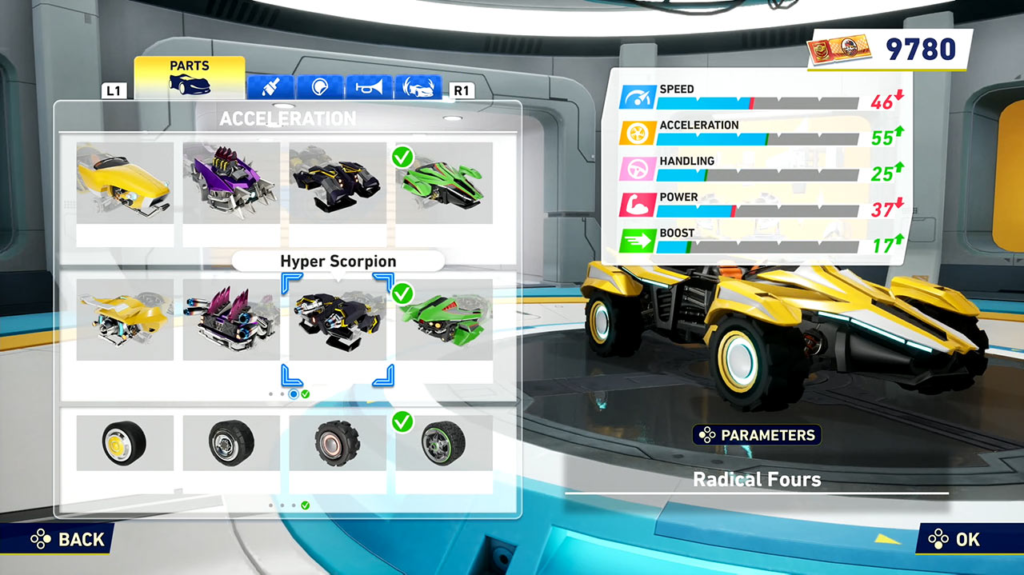Select the PARTS tab
1024x575 pixels.
pyautogui.click(x=189, y=77)
